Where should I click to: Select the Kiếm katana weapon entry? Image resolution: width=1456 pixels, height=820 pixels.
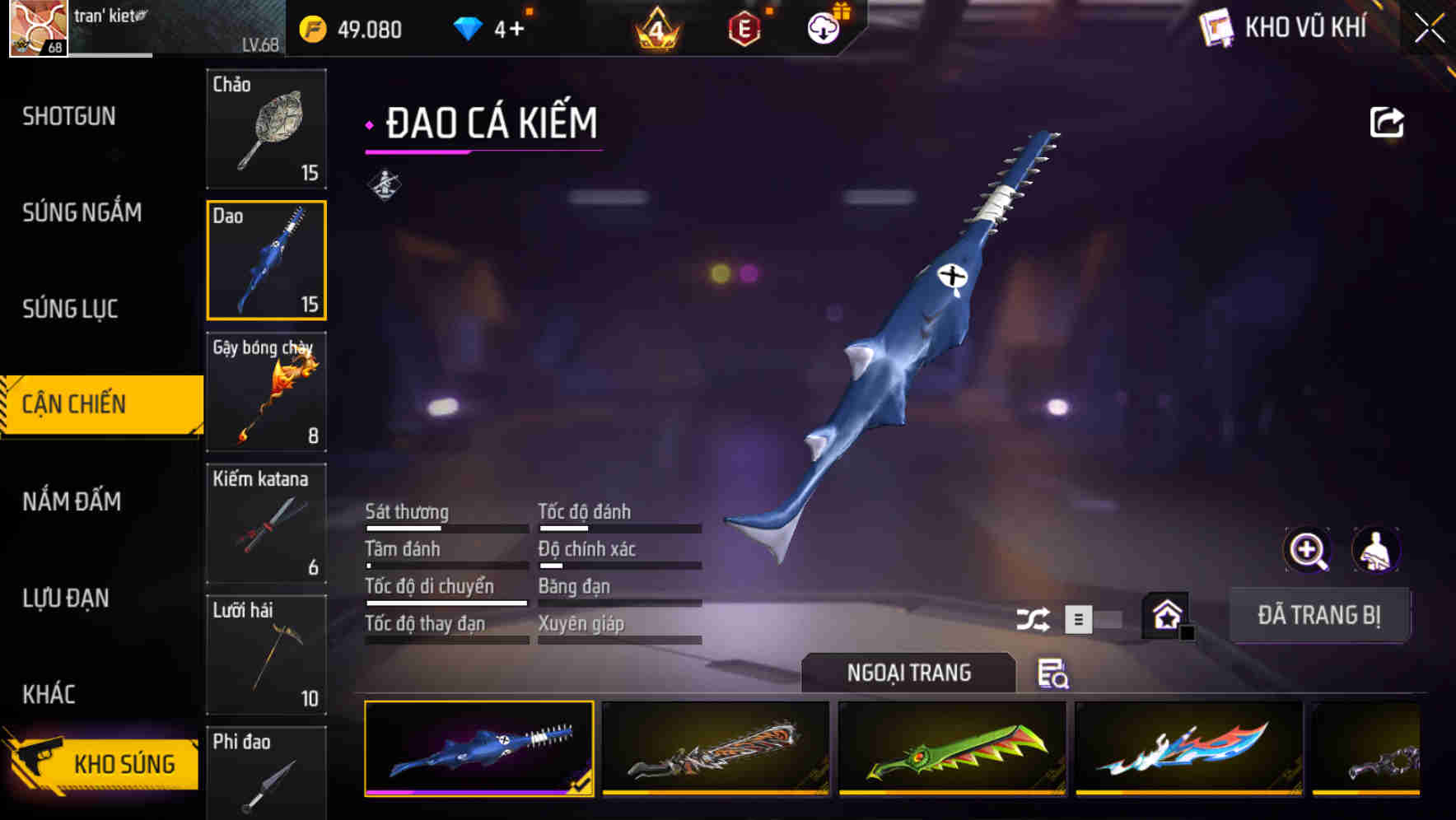point(266,524)
